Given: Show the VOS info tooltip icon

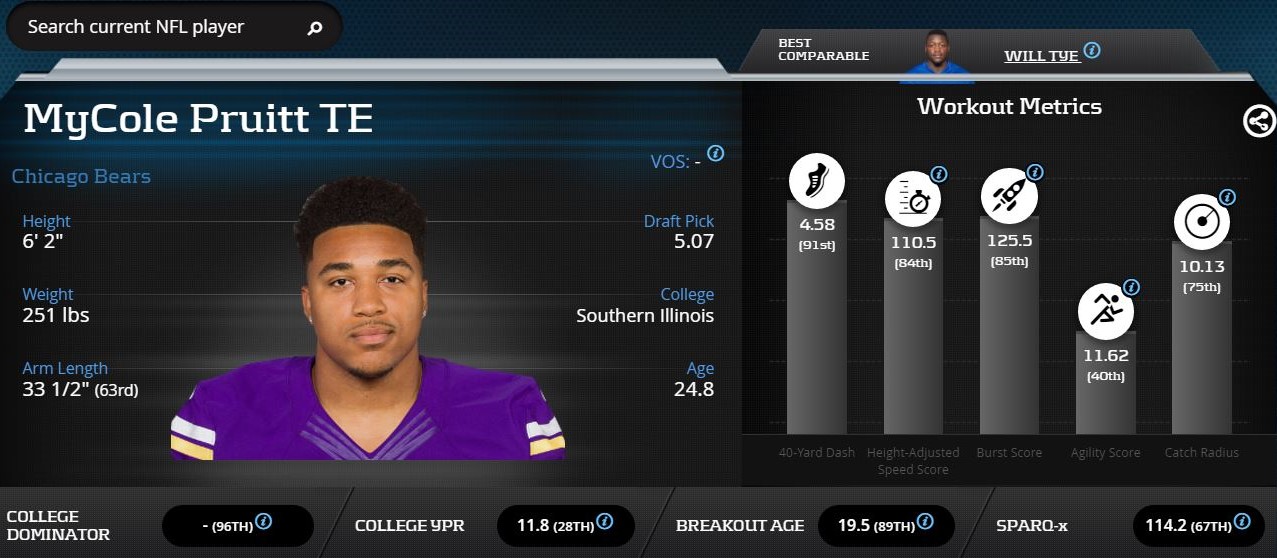Looking at the screenshot, I should (x=715, y=153).
